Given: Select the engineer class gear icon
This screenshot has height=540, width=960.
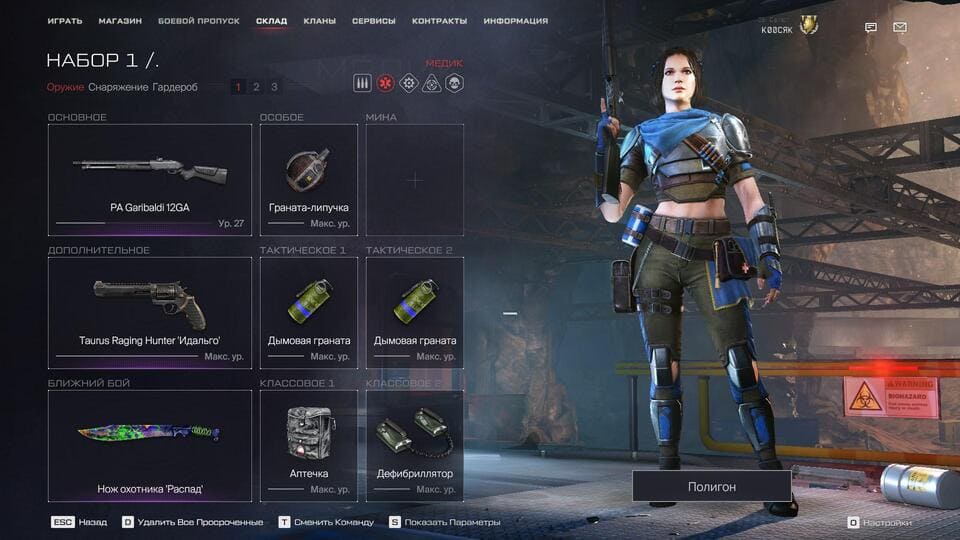Looking at the screenshot, I should click(x=408, y=84).
